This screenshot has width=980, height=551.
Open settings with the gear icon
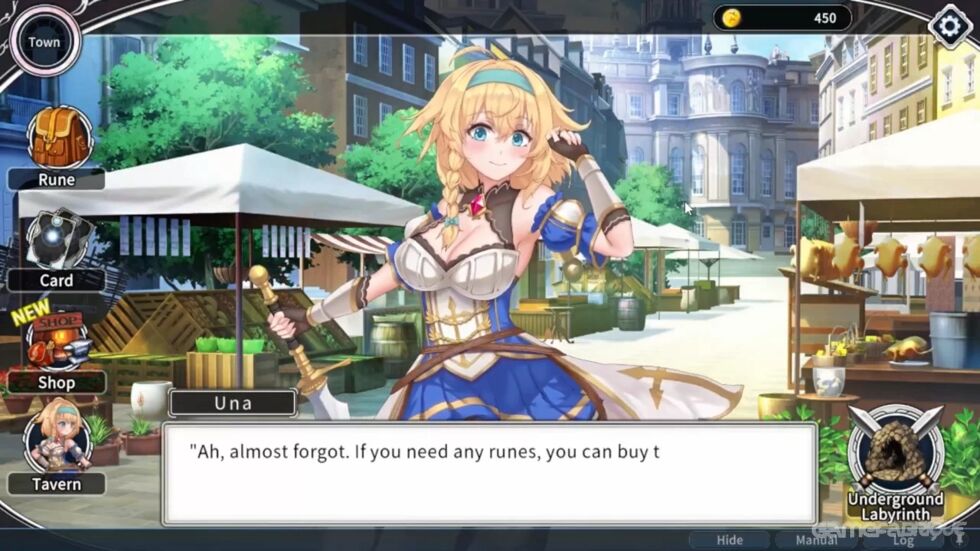pos(950,27)
